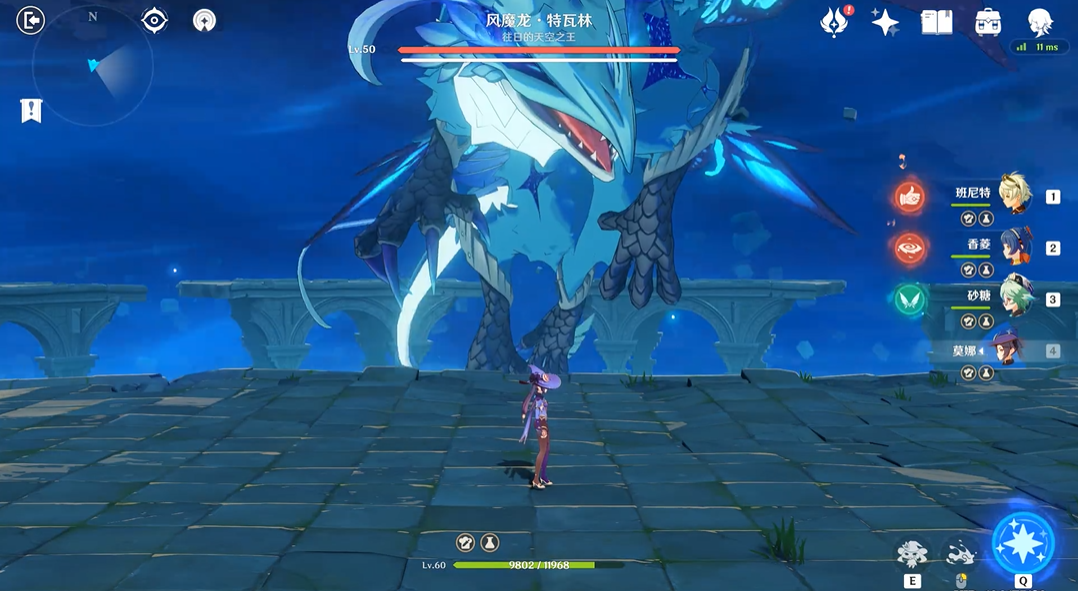Activate Mona's water-splash sprint icon
Viewport: 1078px width, 591px height.
click(x=961, y=553)
